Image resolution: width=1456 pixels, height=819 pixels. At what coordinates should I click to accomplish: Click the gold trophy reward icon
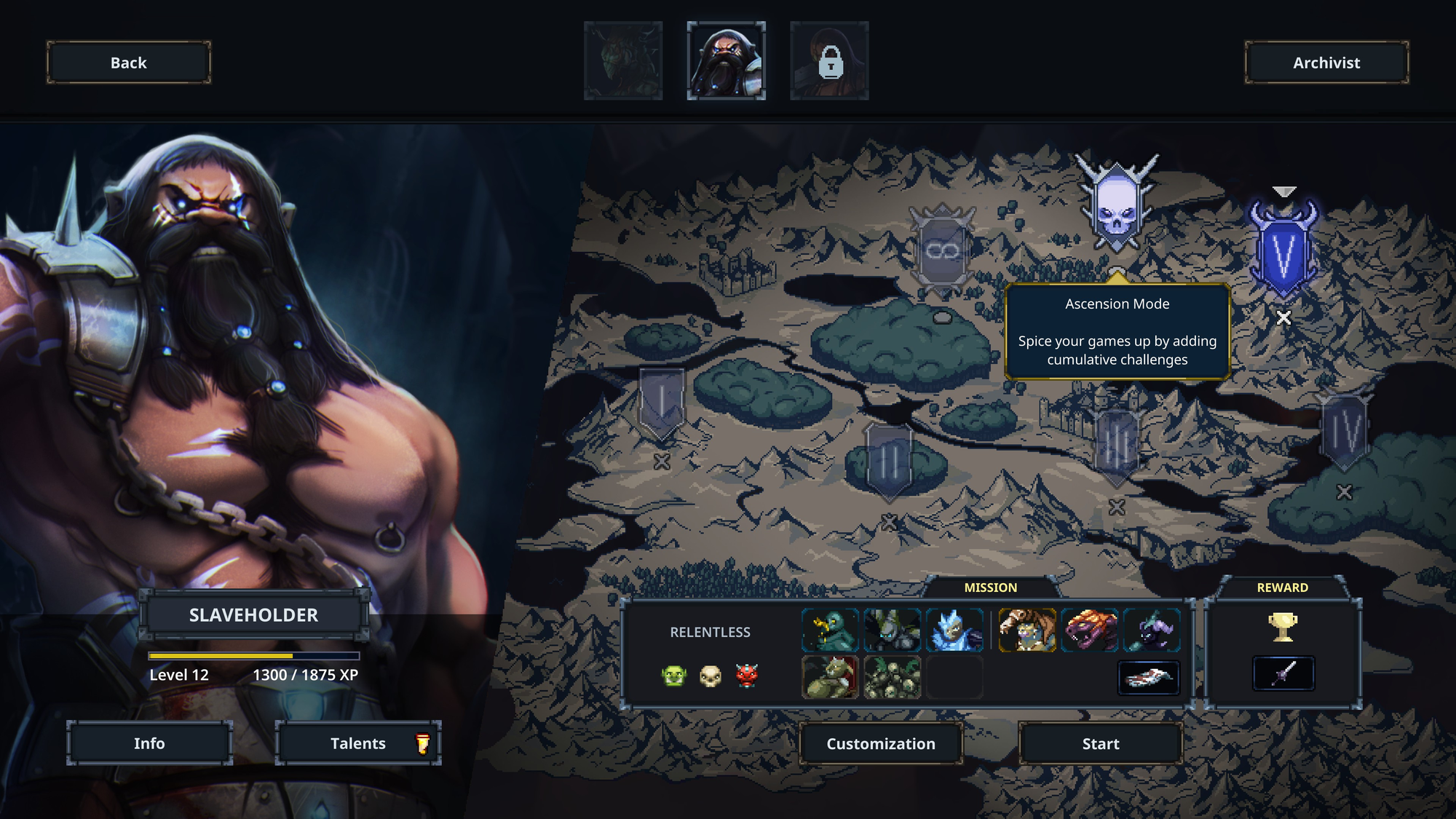pyautogui.click(x=1283, y=626)
